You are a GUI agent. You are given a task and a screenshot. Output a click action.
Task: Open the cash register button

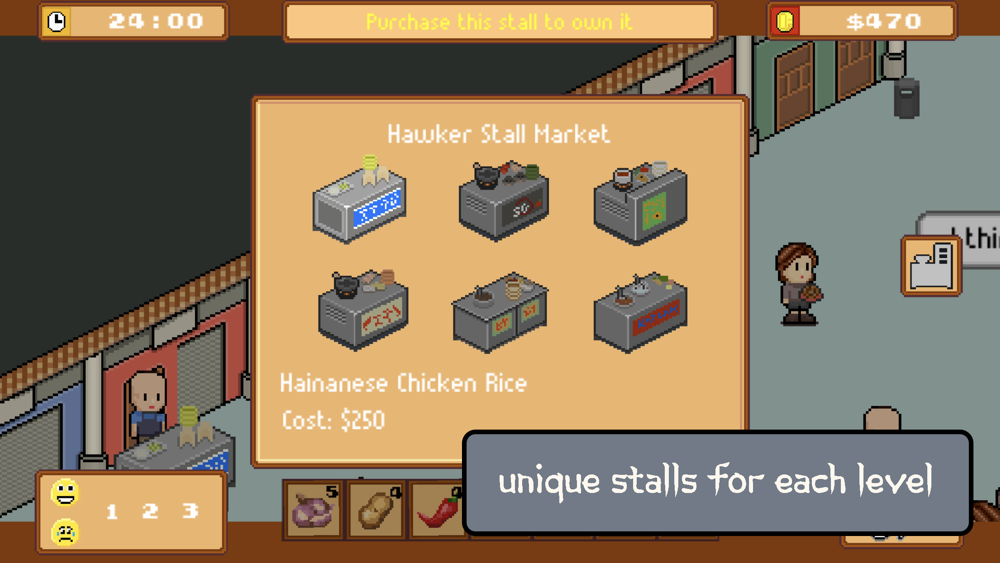931,266
